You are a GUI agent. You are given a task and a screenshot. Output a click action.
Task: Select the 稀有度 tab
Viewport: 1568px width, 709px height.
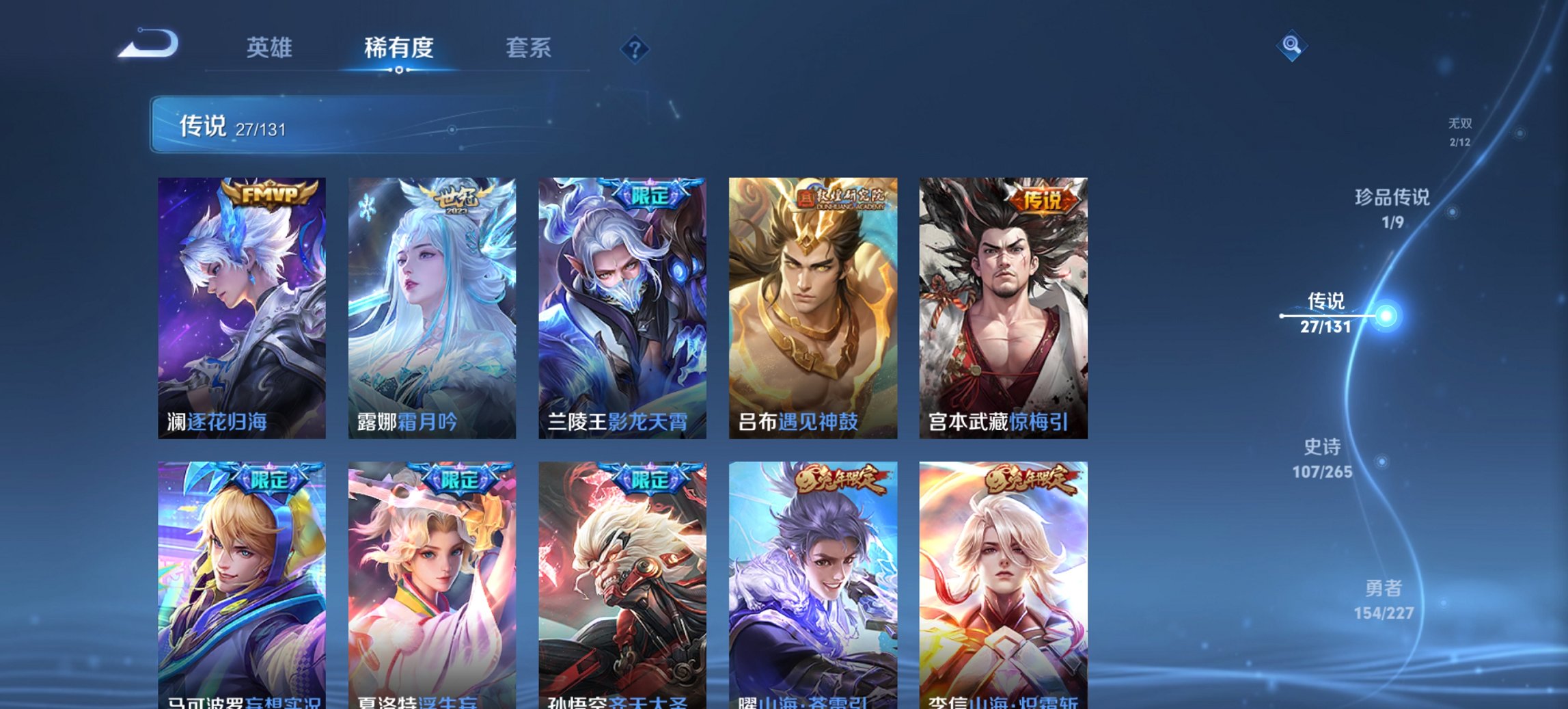(x=399, y=48)
